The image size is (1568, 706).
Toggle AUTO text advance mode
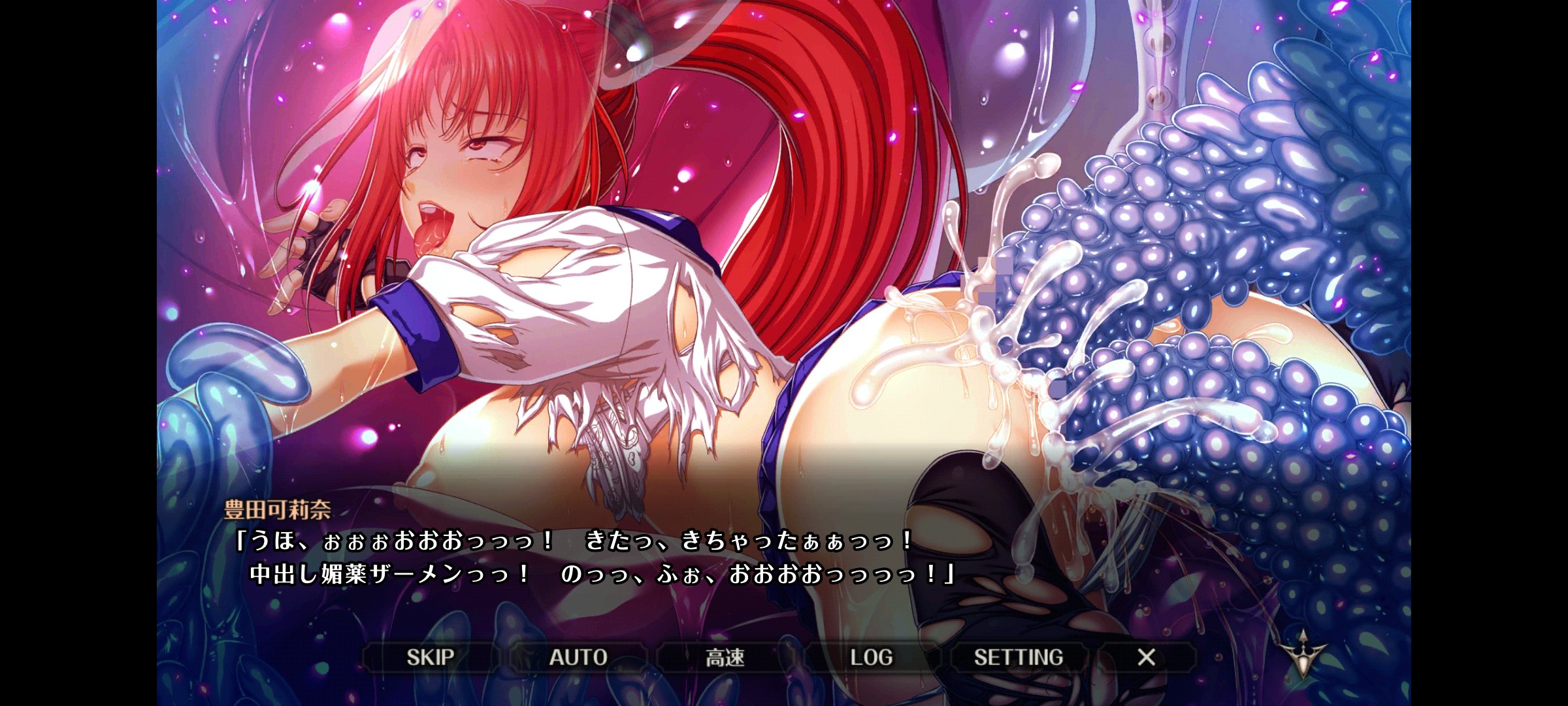[x=578, y=657]
